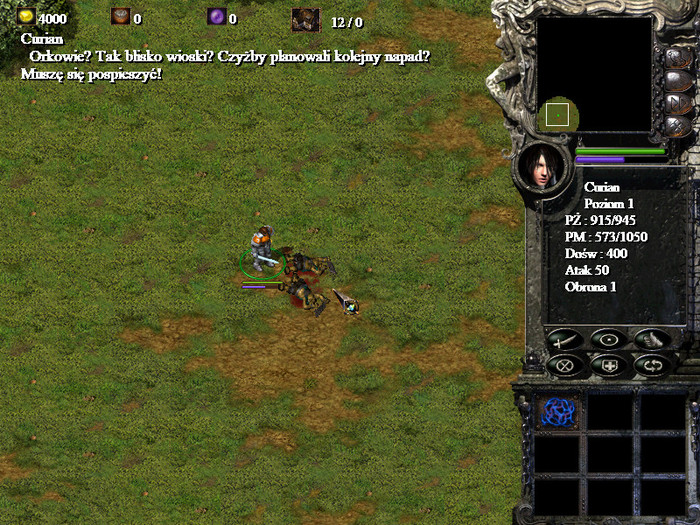The height and width of the screenshot is (525, 700).
Task: Click the crossed-circle stop command
Action: (564, 365)
